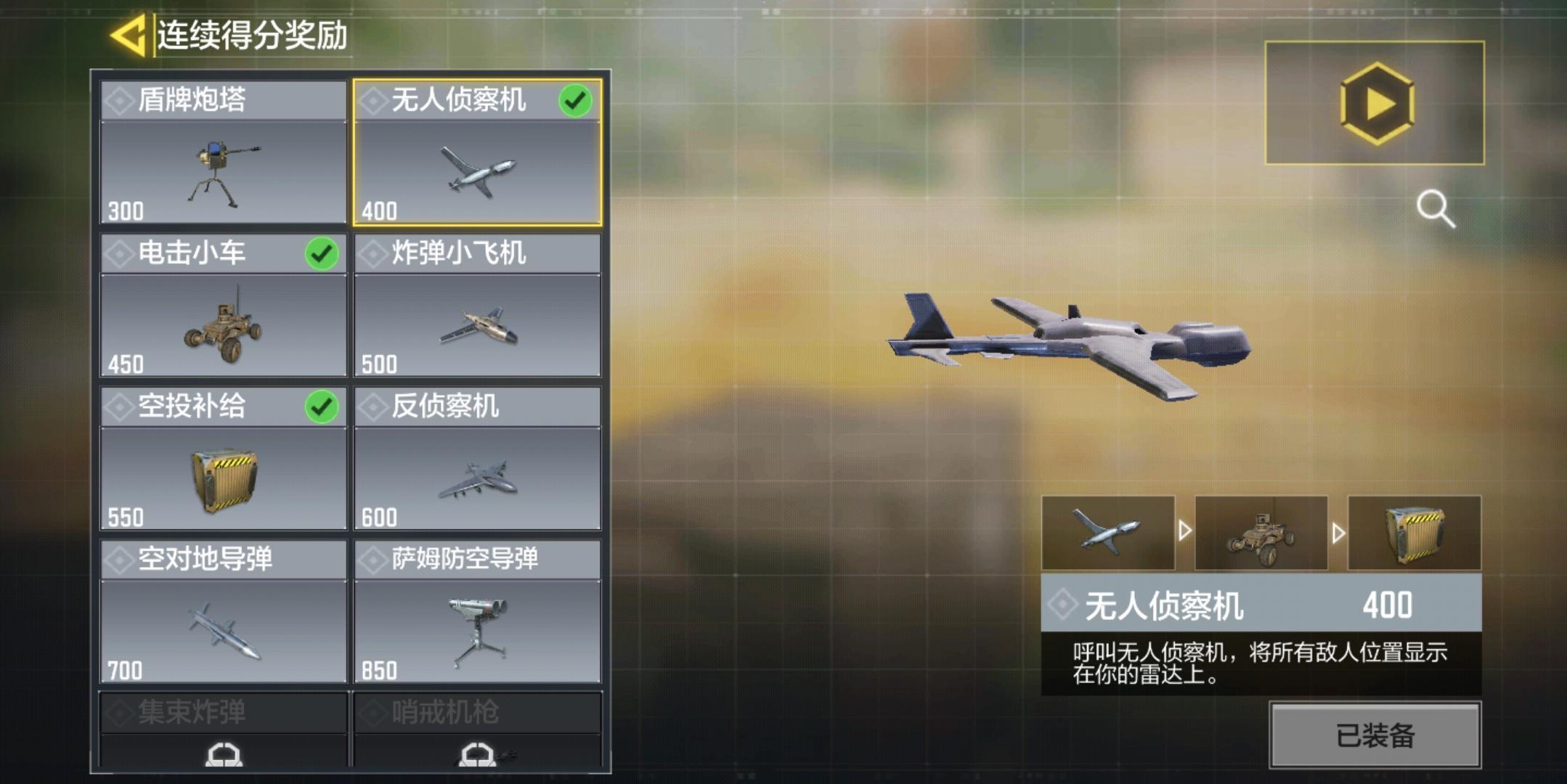Choose the 无人侦察机 scorestreak tile
Viewport: 1567px width, 784px height.
point(477,152)
